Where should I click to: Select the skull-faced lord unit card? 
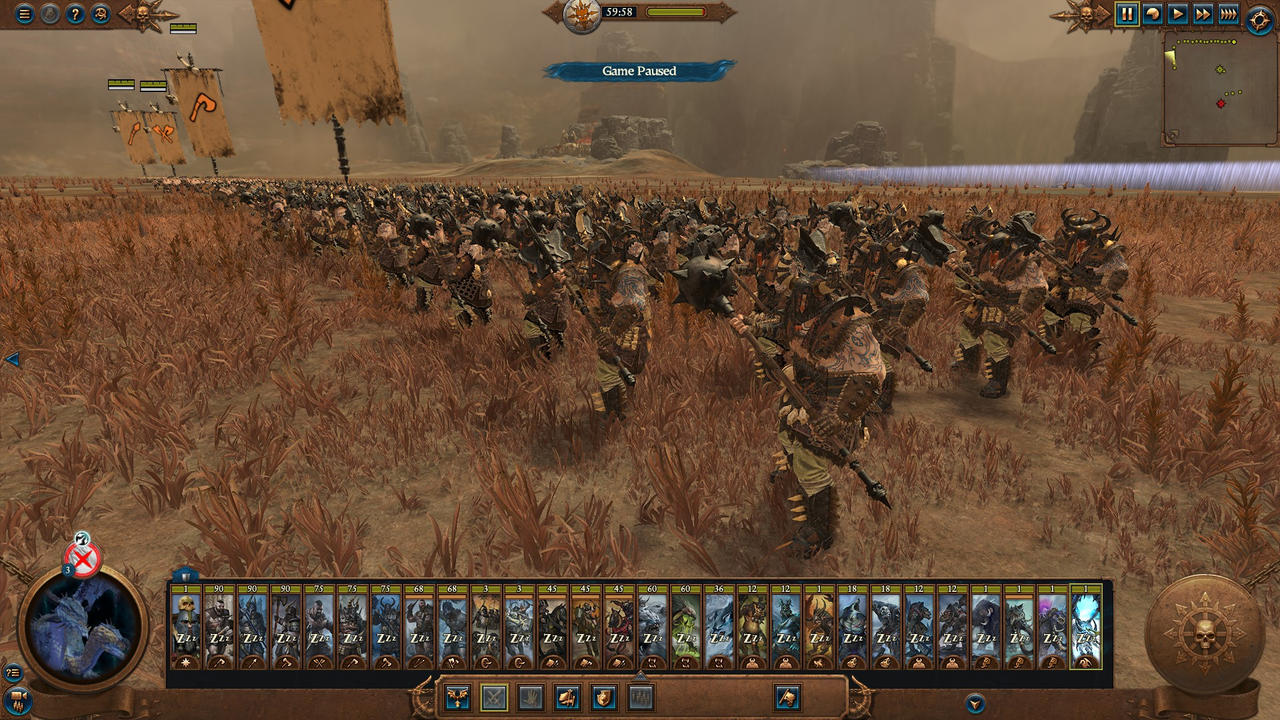pos(186,628)
